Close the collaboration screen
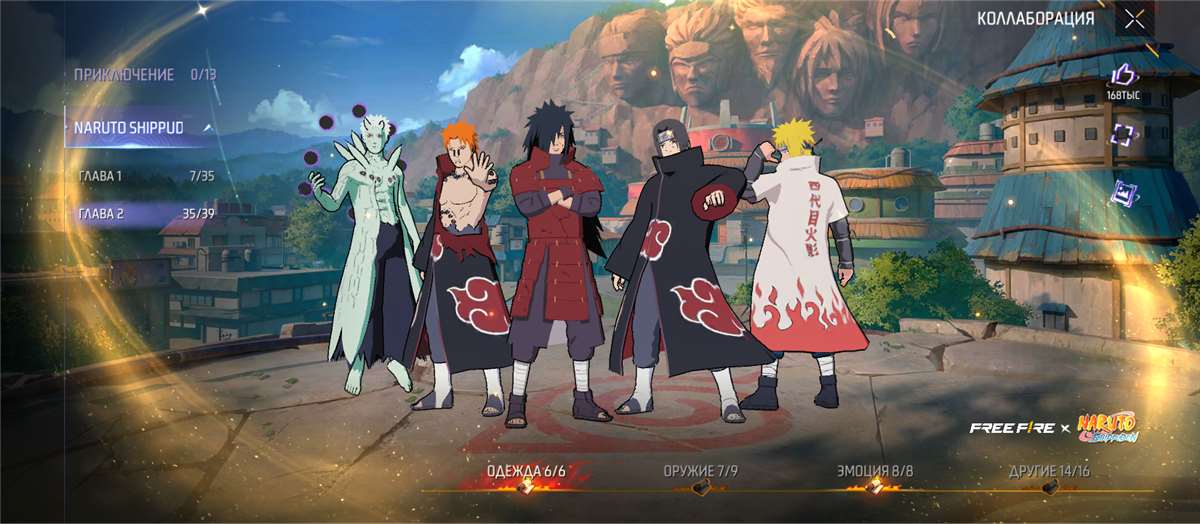 [1134, 18]
